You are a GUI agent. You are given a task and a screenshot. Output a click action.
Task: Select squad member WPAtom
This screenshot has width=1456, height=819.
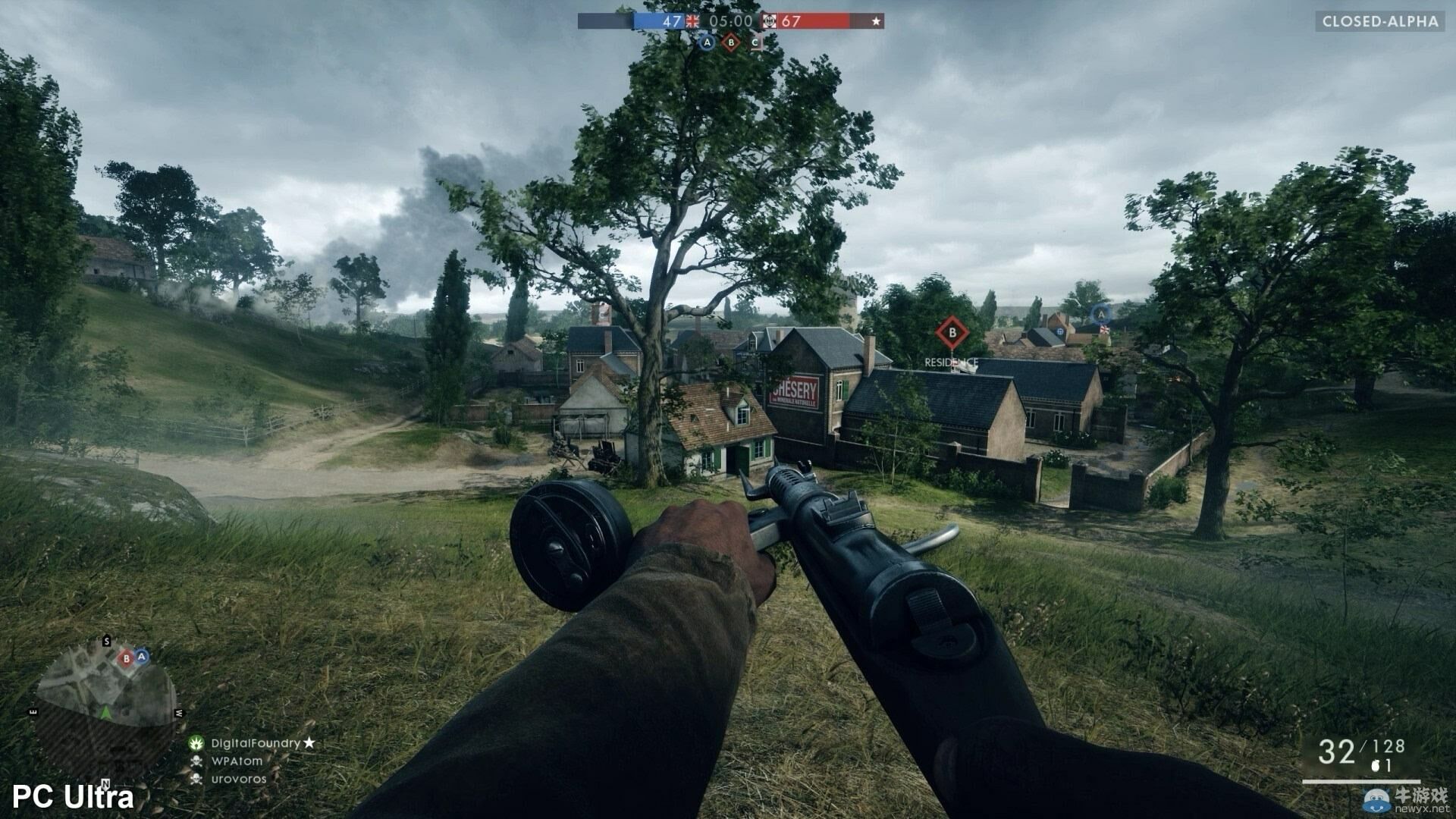click(x=237, y=761)
